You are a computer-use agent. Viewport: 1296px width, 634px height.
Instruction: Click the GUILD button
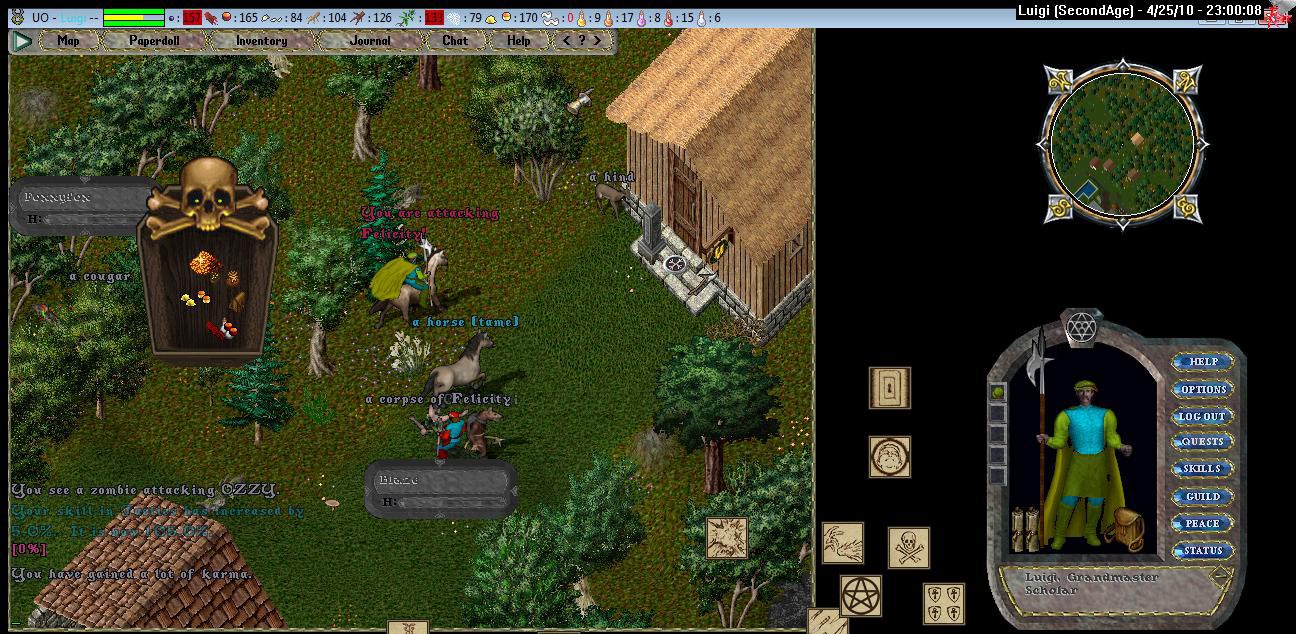click(x=1202, y=496)
